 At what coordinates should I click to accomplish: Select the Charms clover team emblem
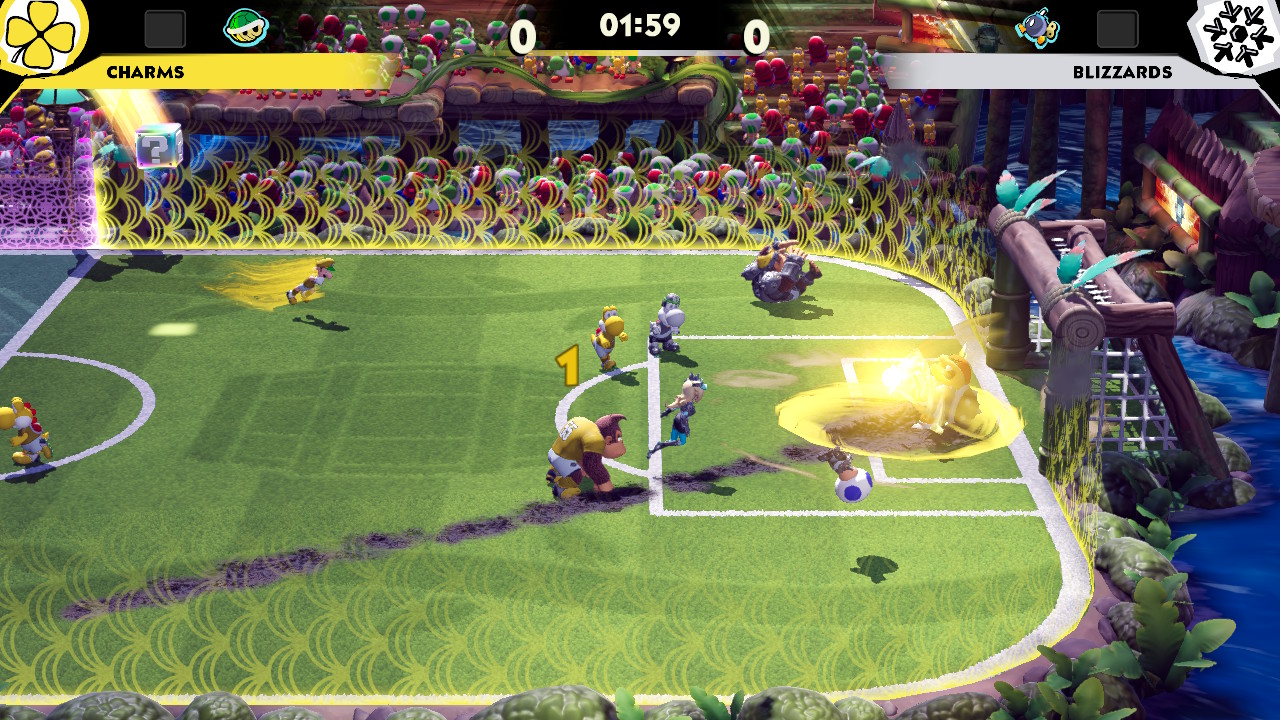click(x=42, y=38)
